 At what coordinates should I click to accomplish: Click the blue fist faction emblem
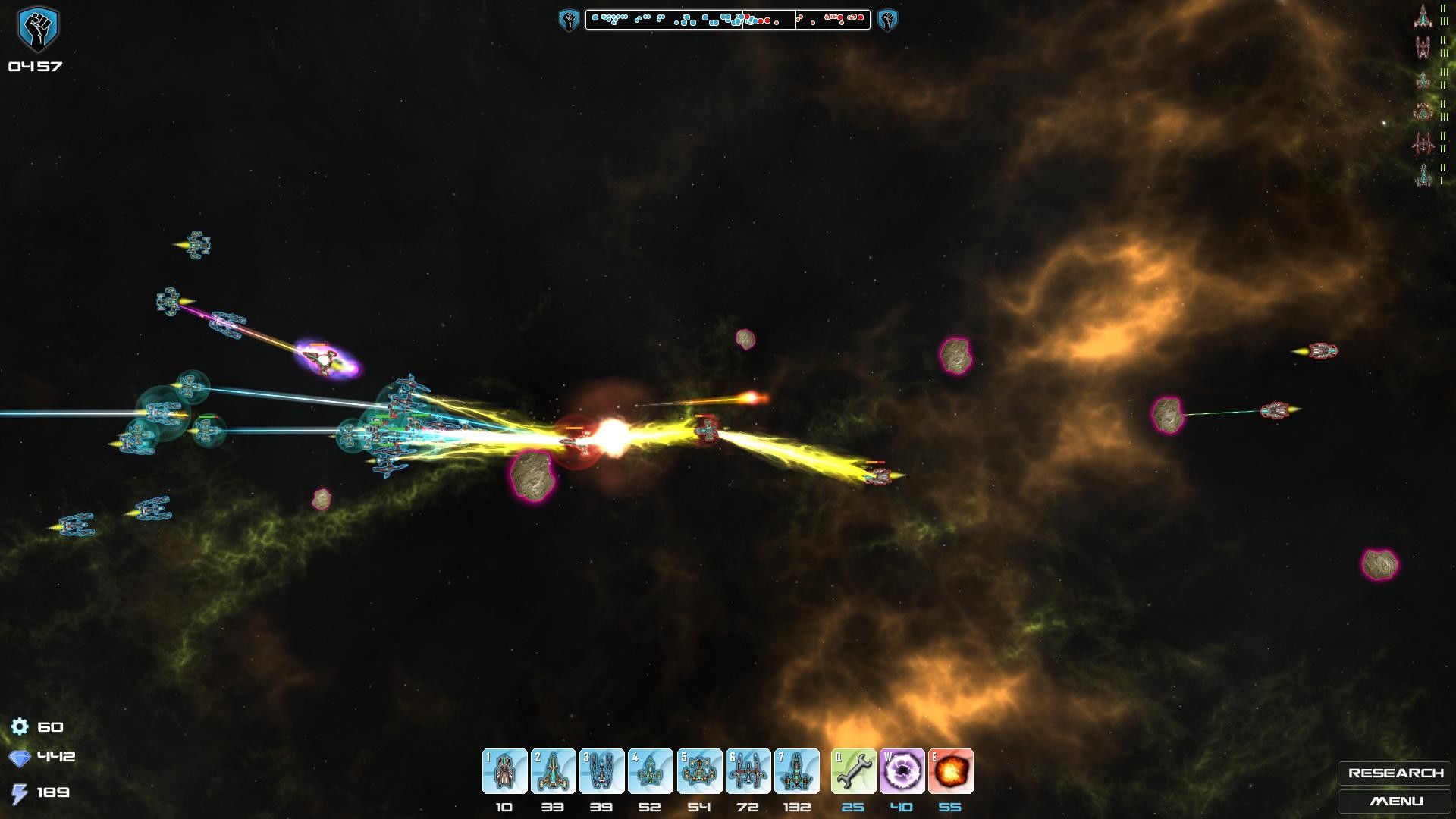pos(37,29)
